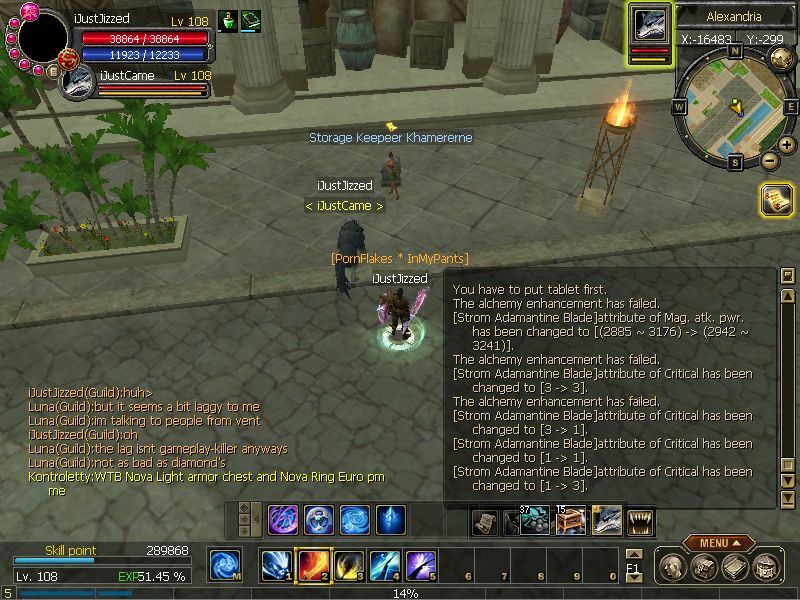Zoom out the minimap with minus button
The image size is (800, 600).
[769, 160]
